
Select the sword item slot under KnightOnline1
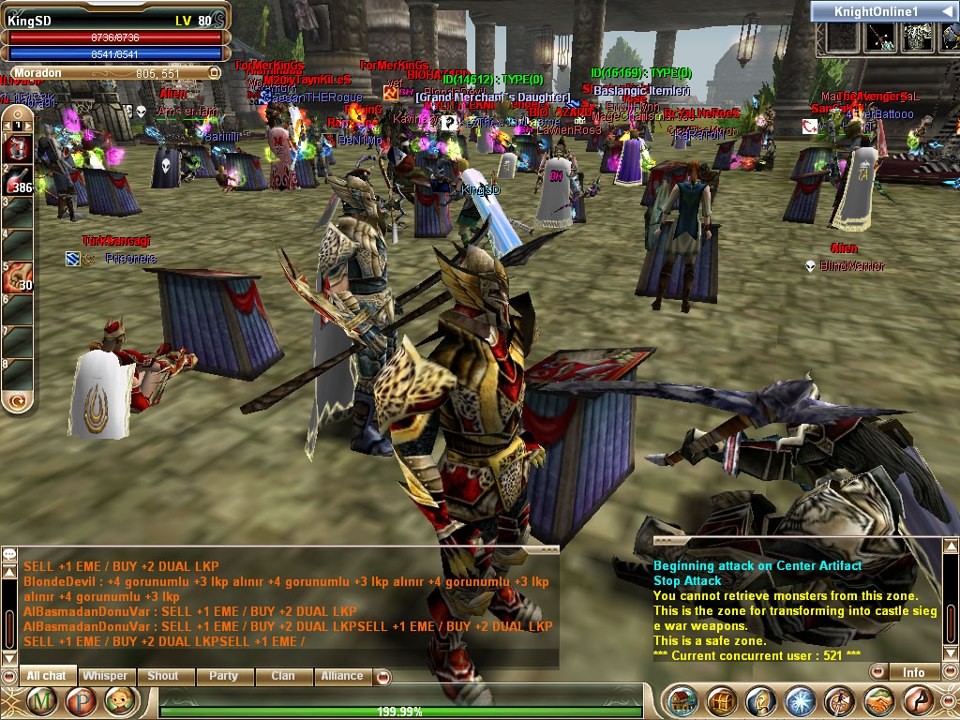coord(878,37)
